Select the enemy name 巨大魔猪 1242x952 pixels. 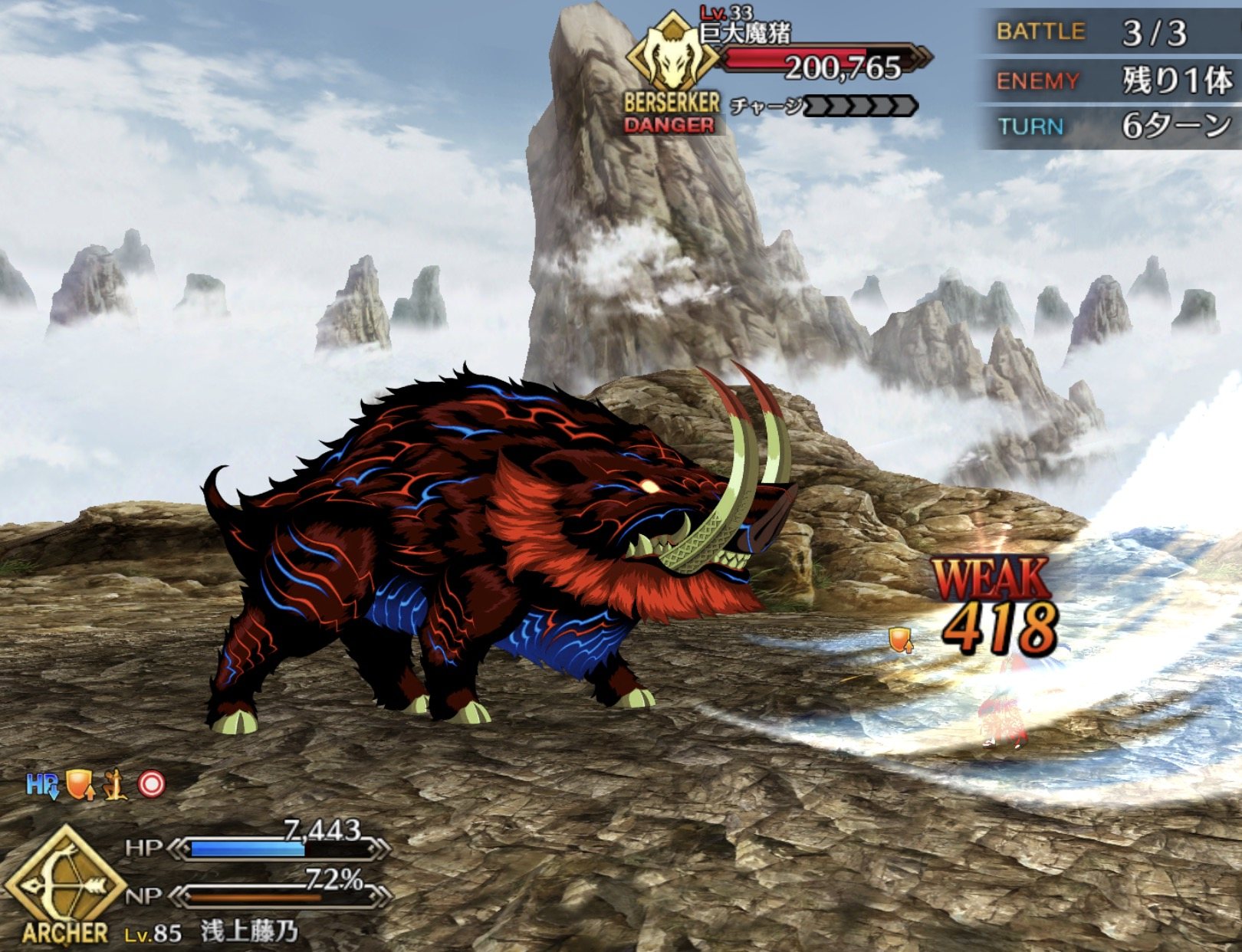tap(745, 34)
